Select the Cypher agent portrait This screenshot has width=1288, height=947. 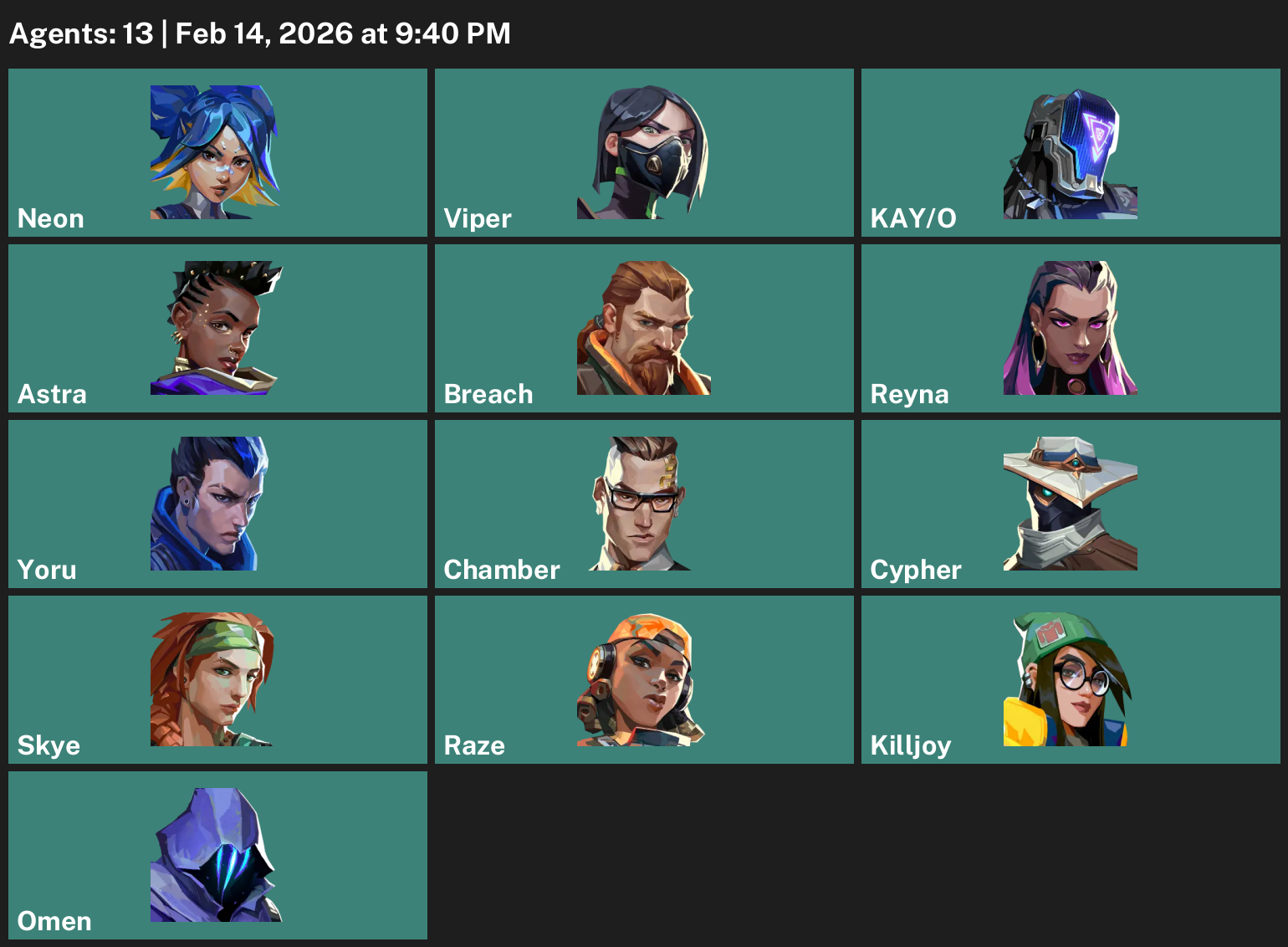[1070, 503]
